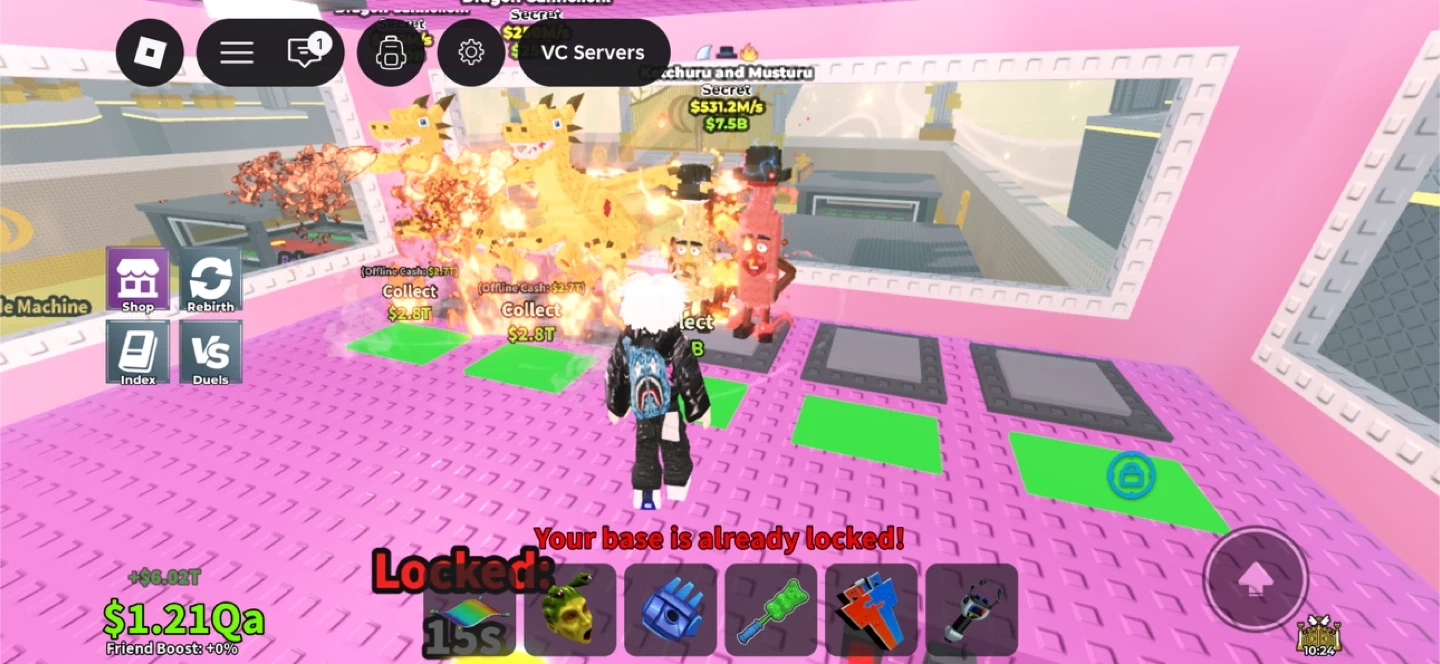
Task: Click the VC Servers button
Action: point(593,52)
